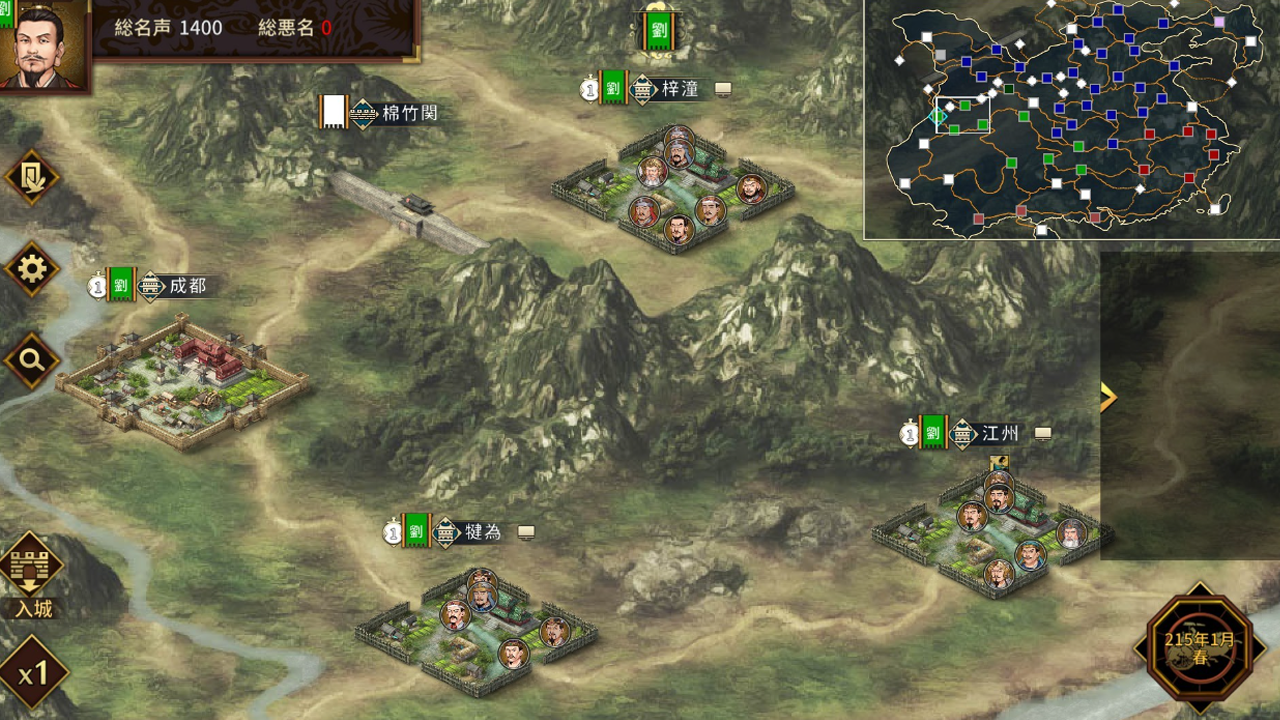This screenshot has width=1280, height=720.
Task: Open the magnifying glass search button
Action: pos(32,360)
